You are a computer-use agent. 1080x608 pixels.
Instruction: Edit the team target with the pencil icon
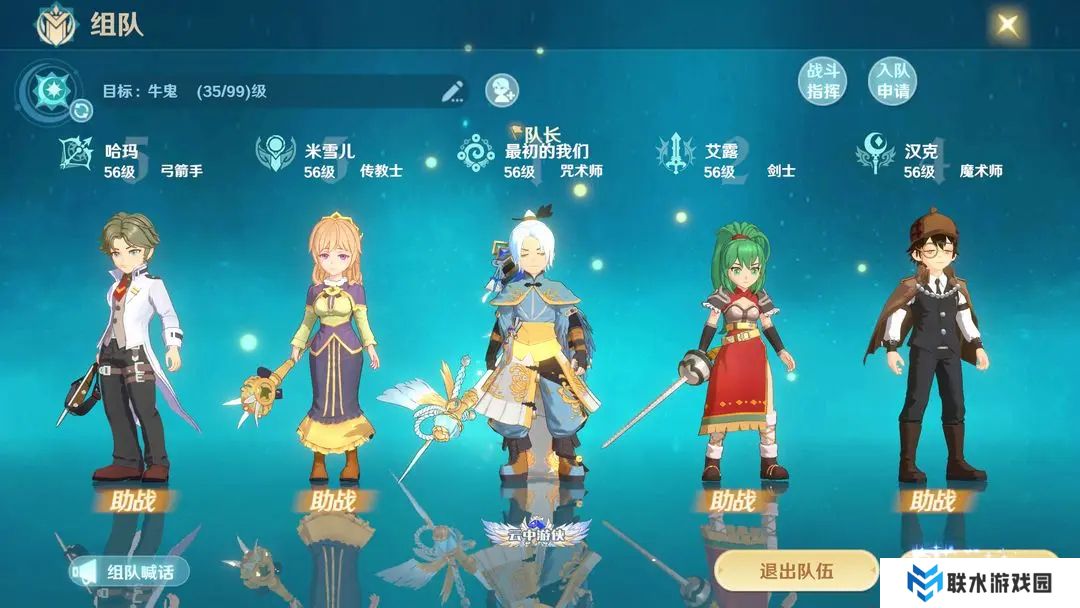click(x=453, y=91)
